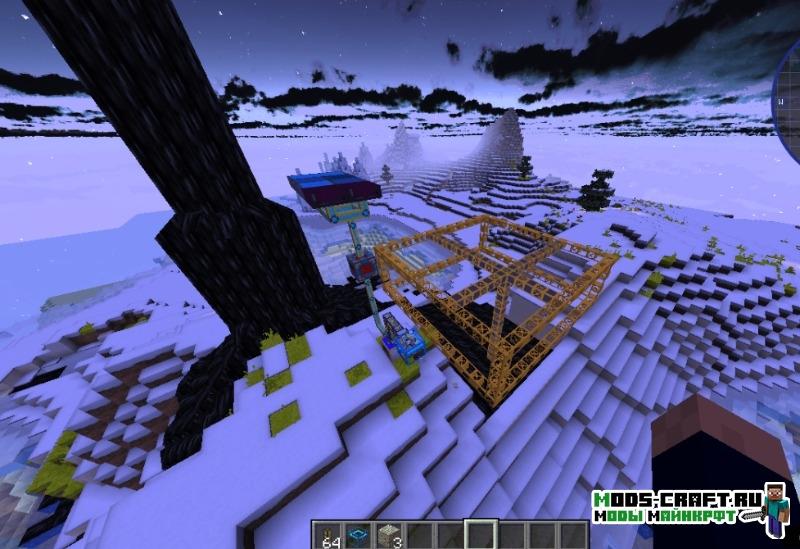
Task: Select the hotbar slot holding 64 items
Action: [332, 536]
